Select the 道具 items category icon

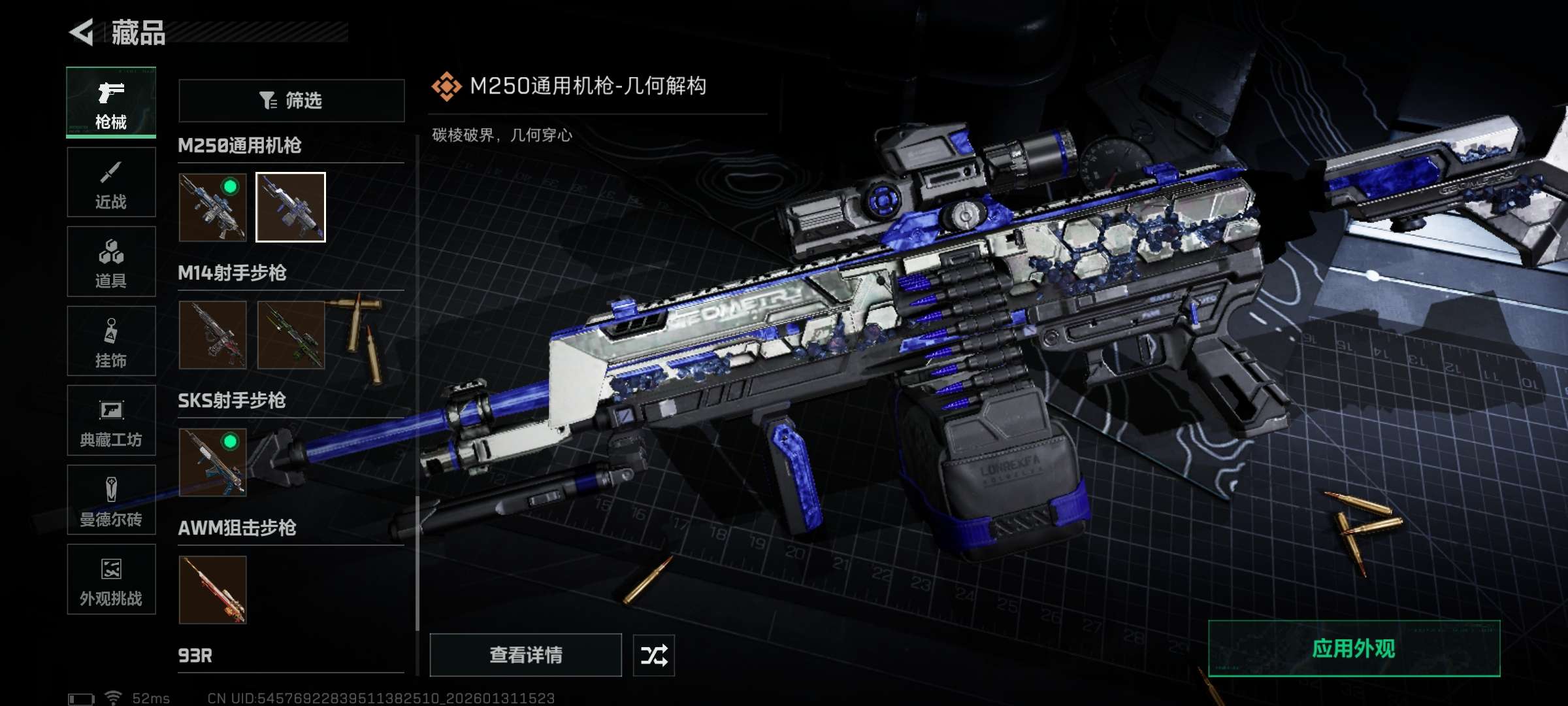110,261
